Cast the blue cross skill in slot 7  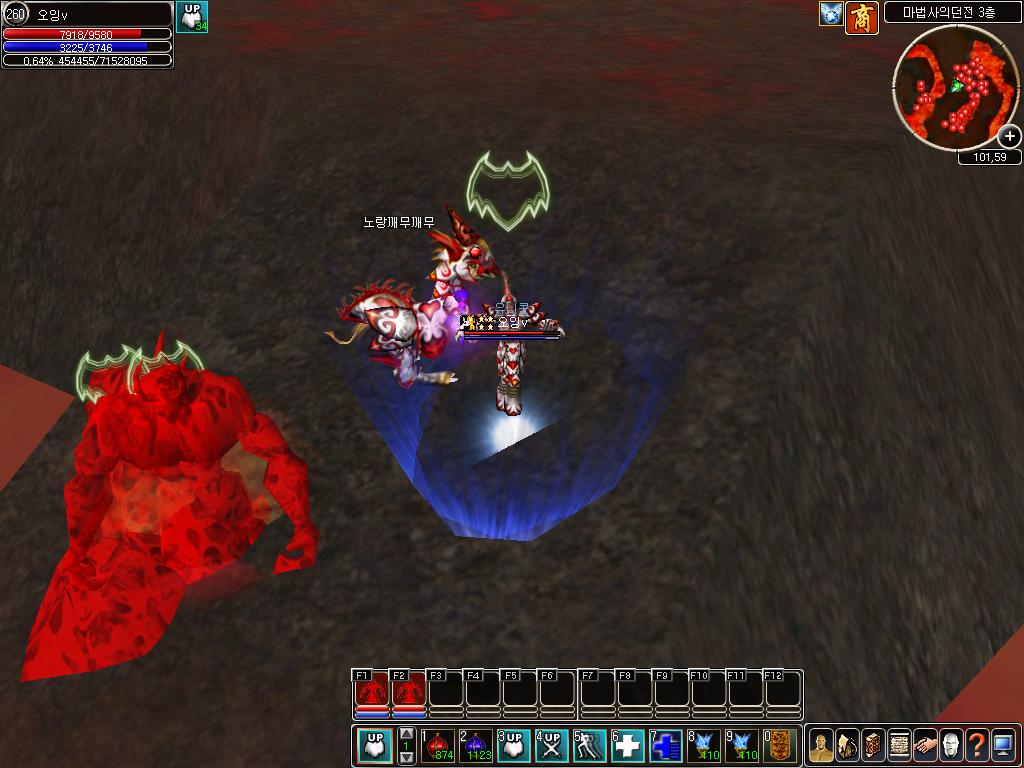666,746
